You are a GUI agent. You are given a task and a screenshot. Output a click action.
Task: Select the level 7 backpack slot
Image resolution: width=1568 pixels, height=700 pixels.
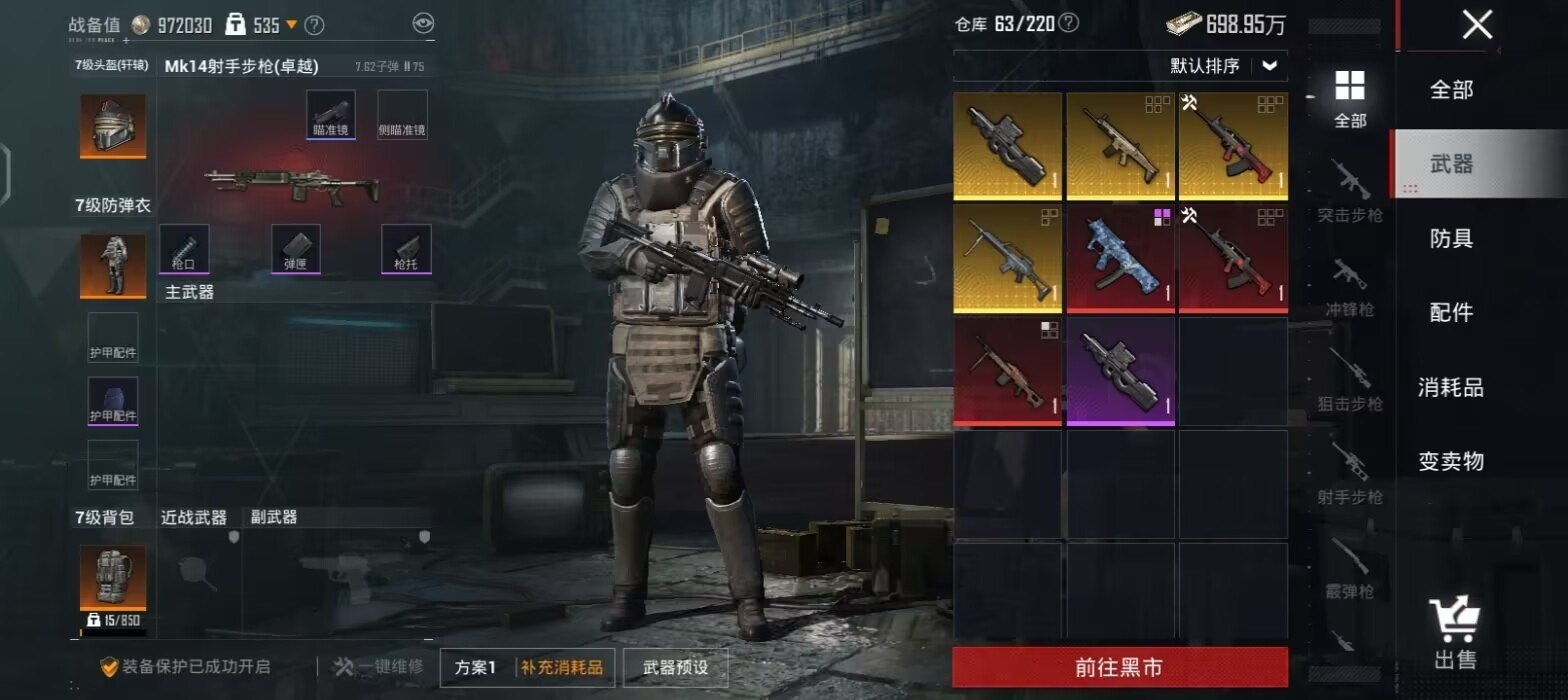click(x=113, y=578)
